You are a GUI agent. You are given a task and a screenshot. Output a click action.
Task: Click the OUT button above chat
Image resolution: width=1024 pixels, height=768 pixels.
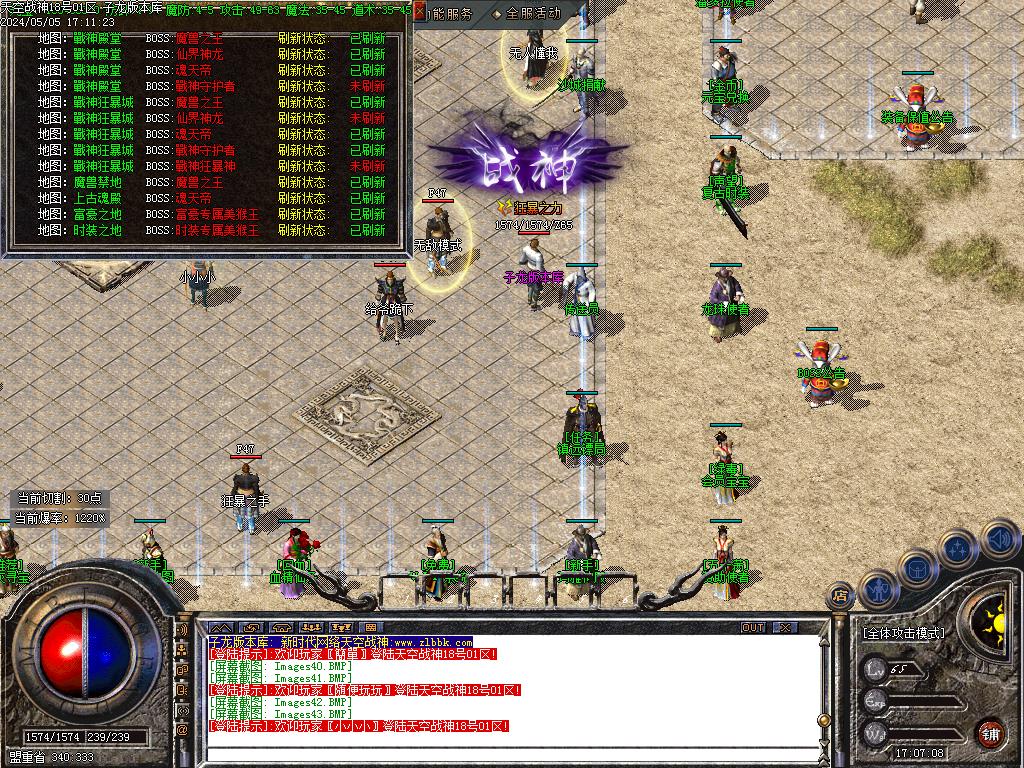pyautogui.click(x=753, y=628)
